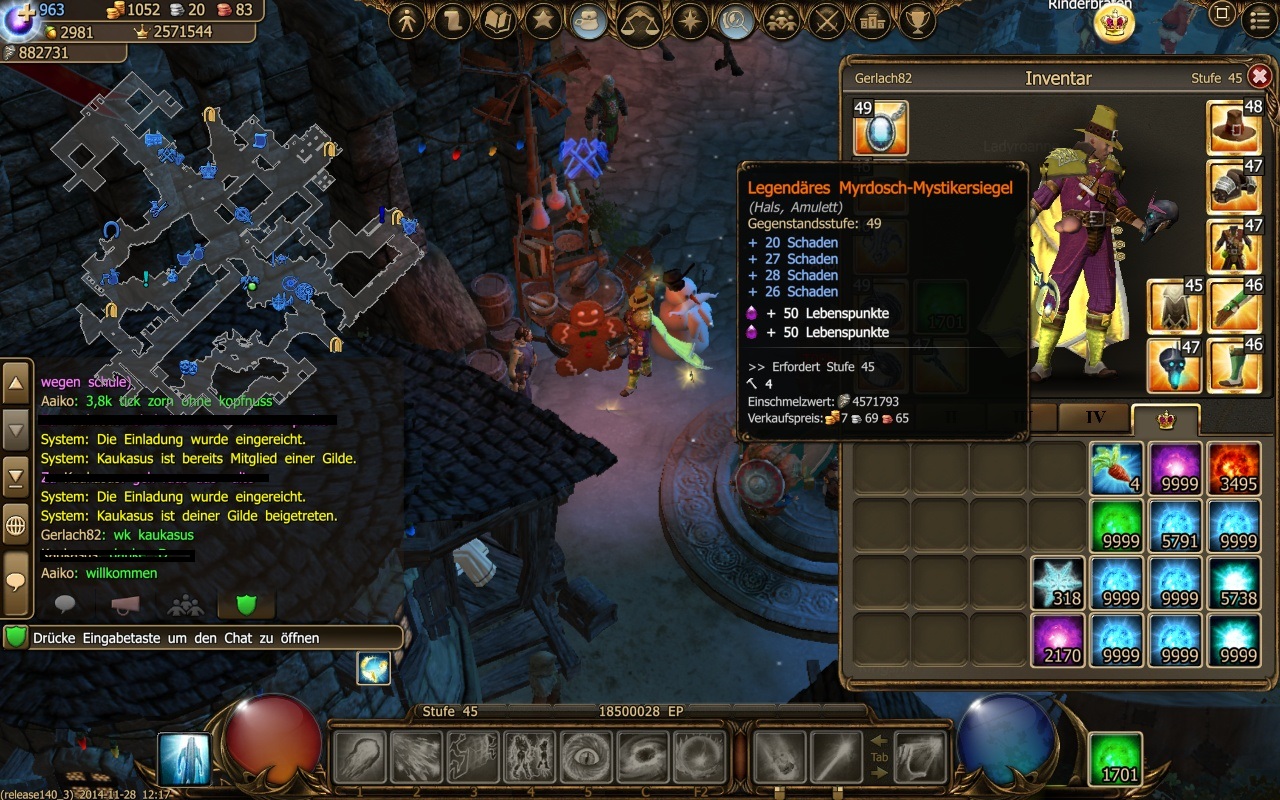Open the trophy achievements menu

(917, 21)
